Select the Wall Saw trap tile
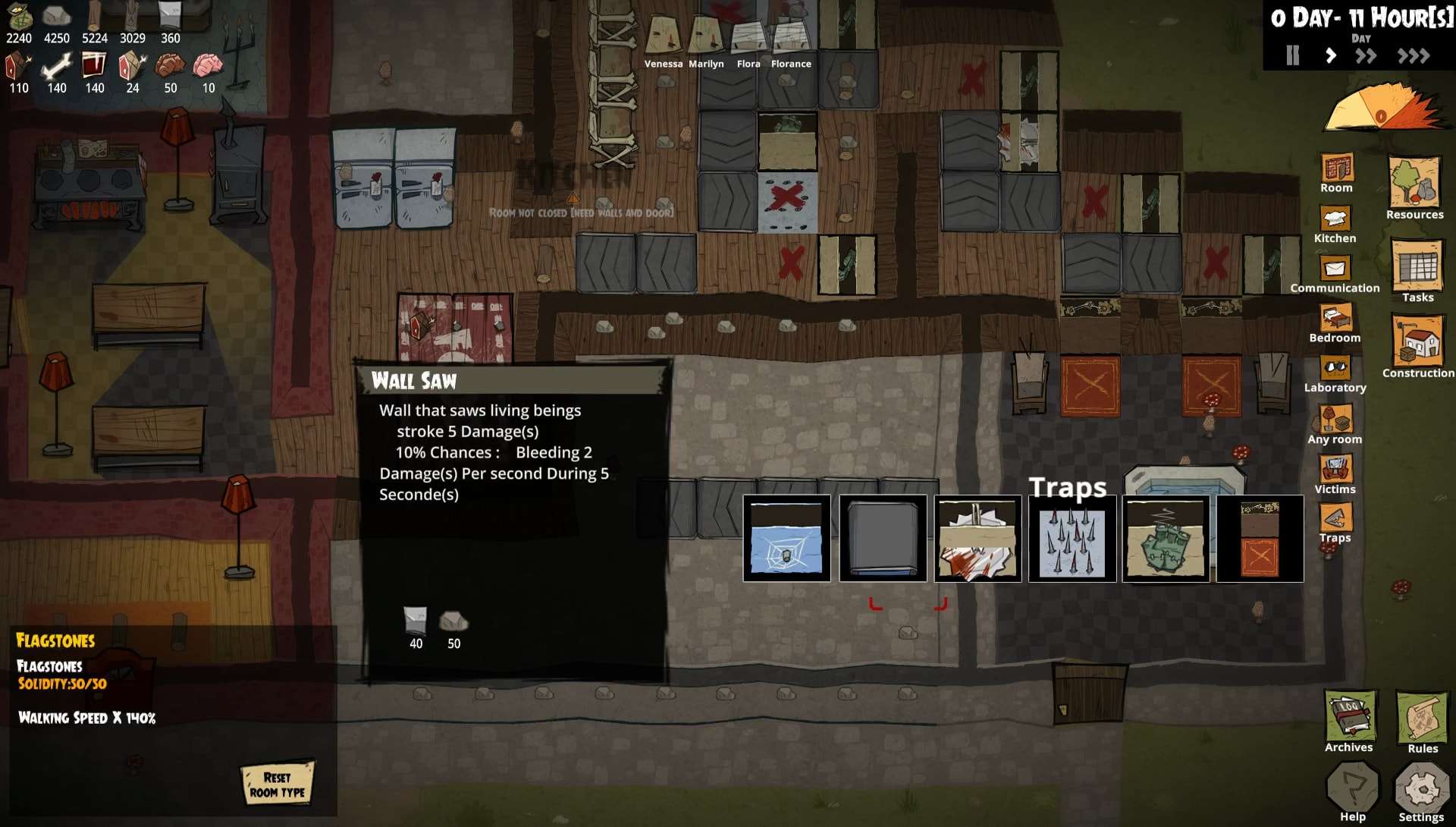 pyautogui.click(x=977, y=539)
